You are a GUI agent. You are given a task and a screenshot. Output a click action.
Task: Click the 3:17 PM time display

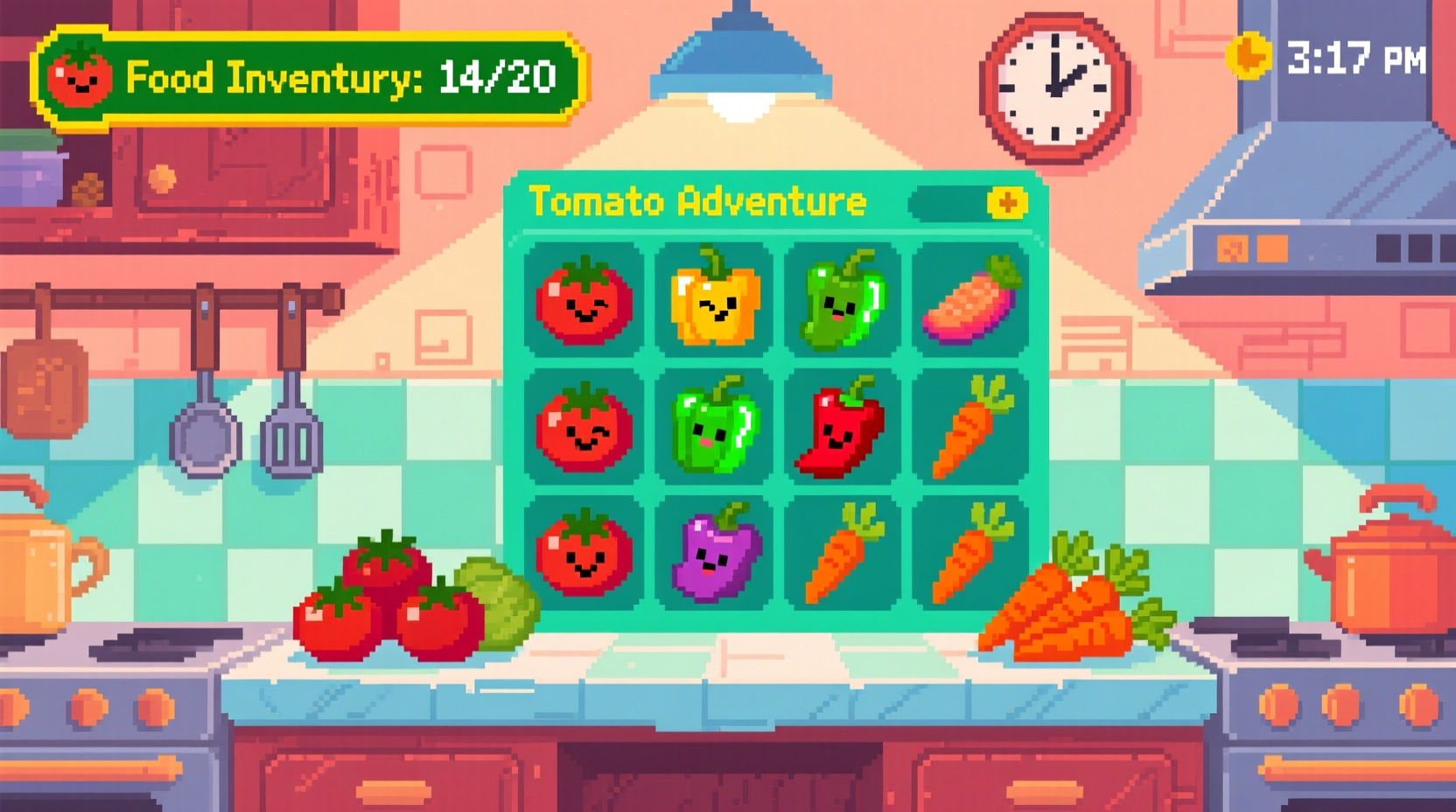coord(1355,55)
